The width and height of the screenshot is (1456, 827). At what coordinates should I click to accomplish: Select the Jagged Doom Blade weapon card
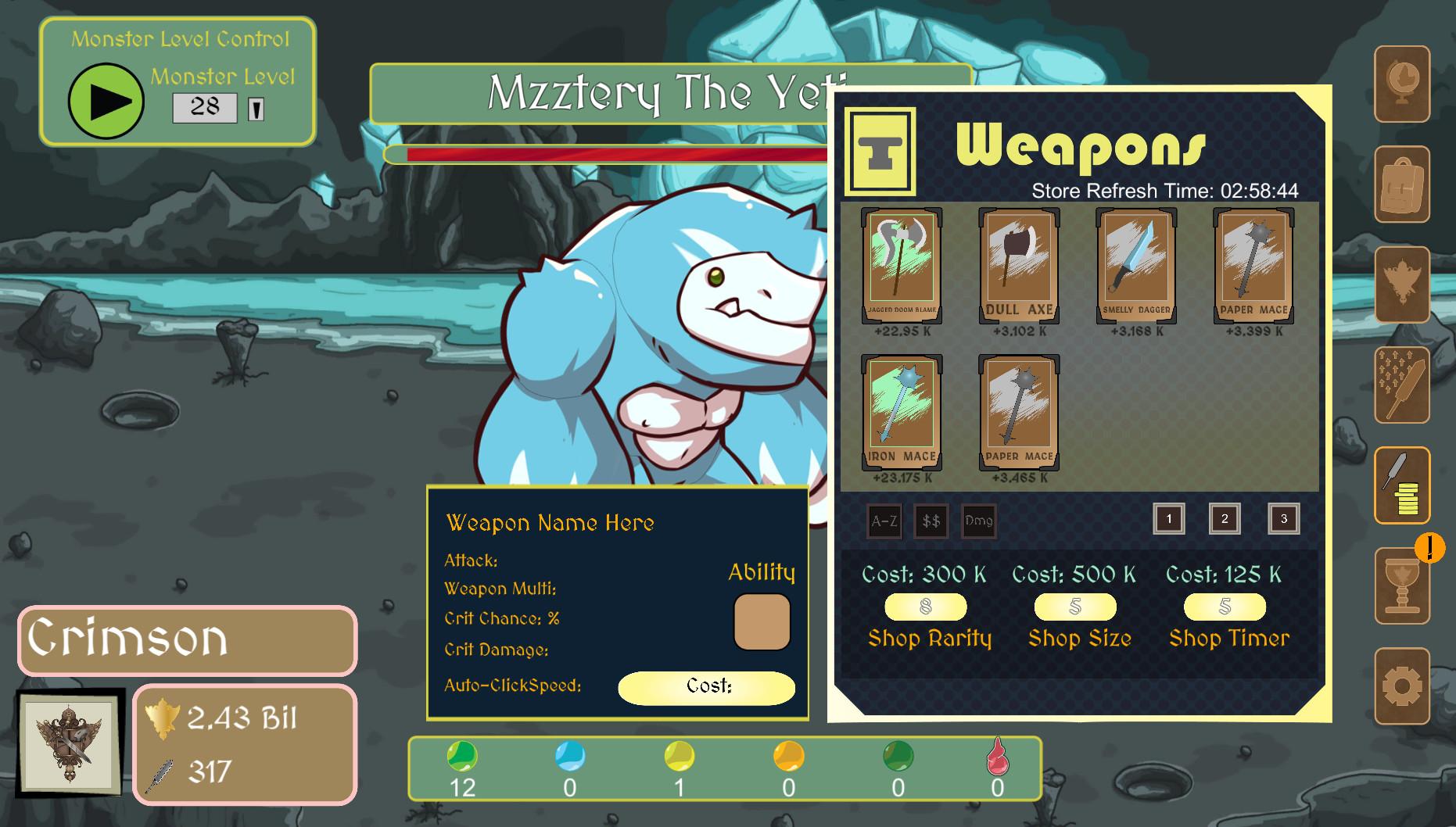902,266
